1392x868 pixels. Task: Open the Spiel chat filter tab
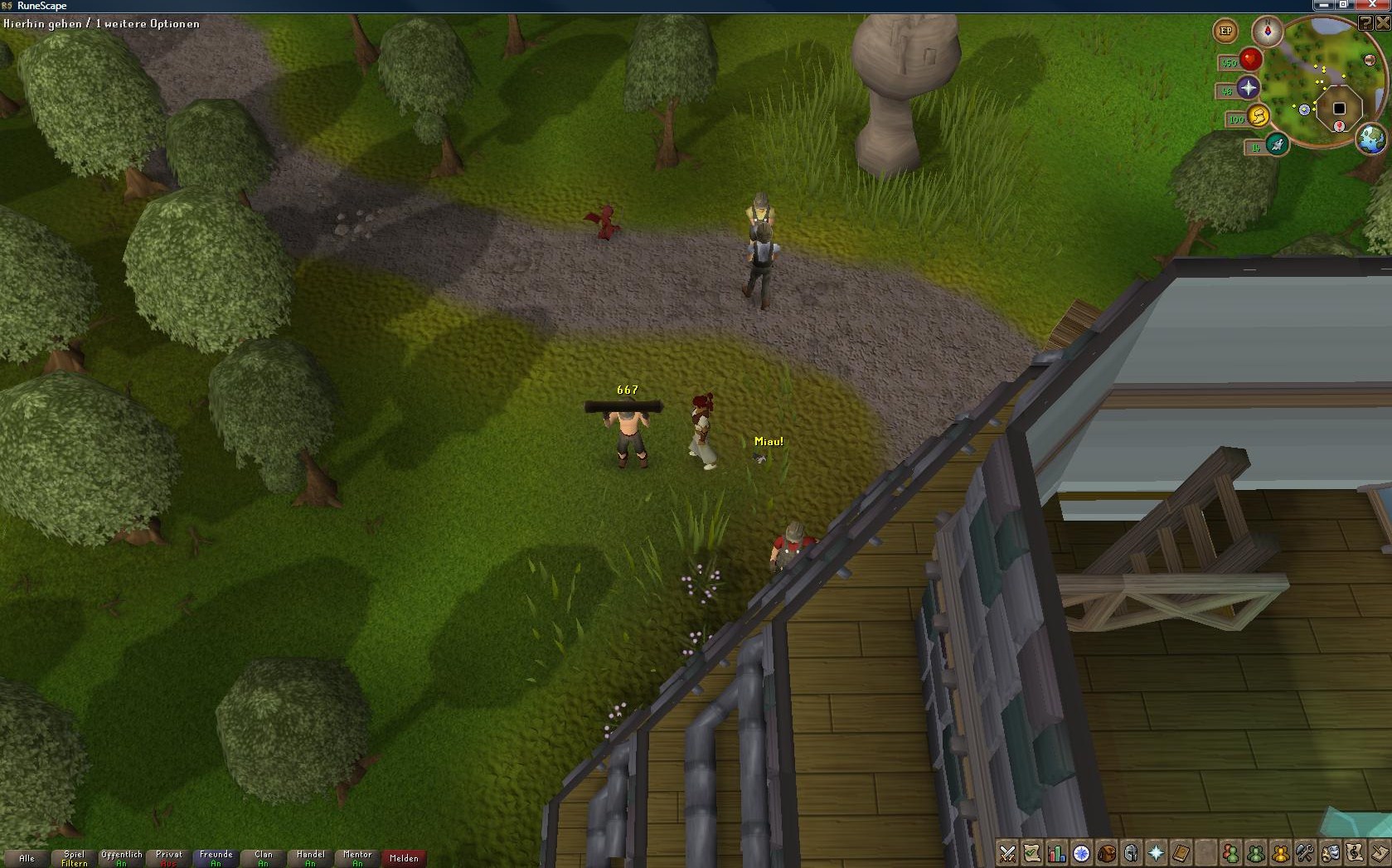(x=74, y=858)
